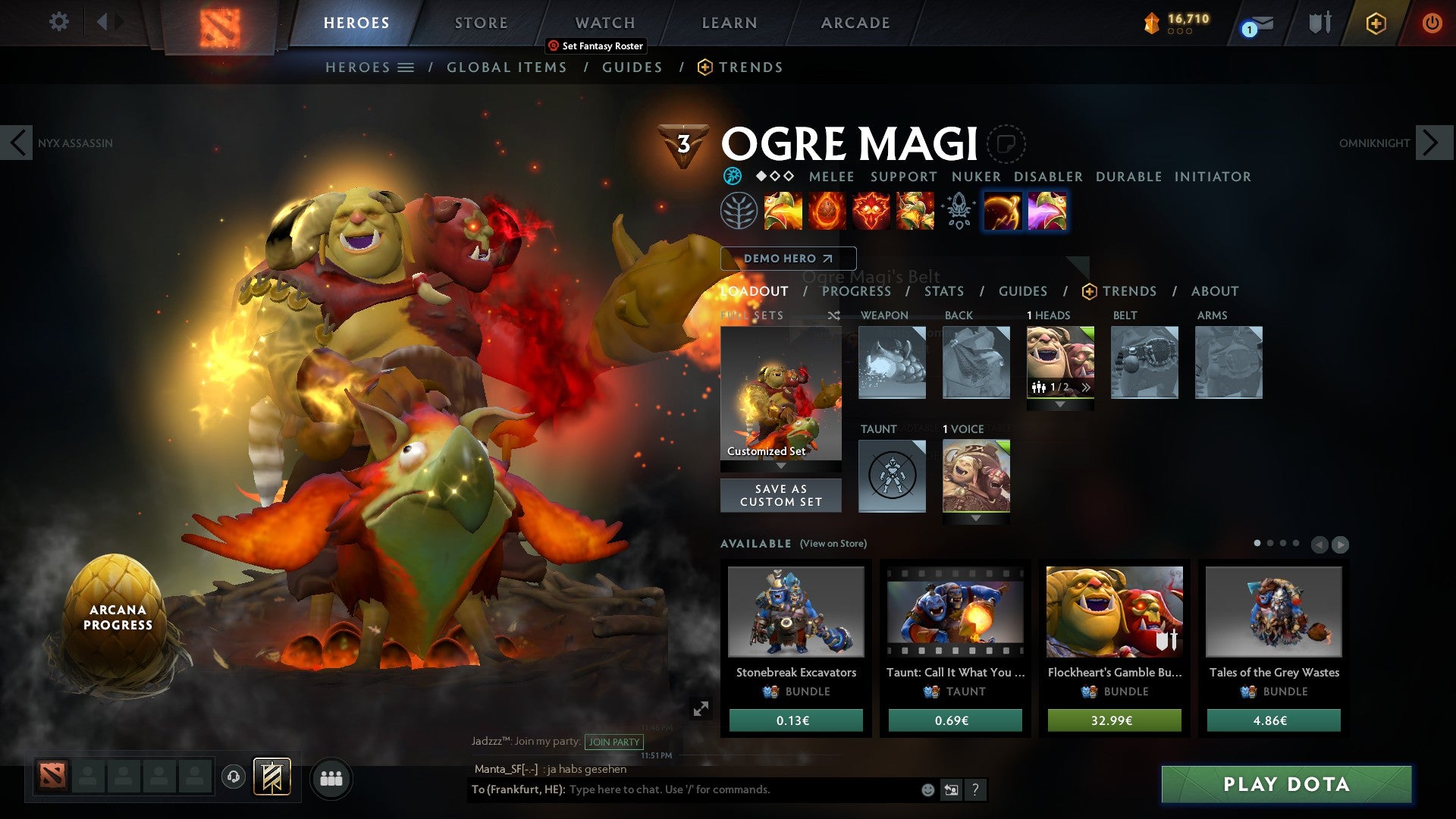Expand the Heads item alternate styles chevron
The image size is (1456, 819).
(x=1086, y=387)
